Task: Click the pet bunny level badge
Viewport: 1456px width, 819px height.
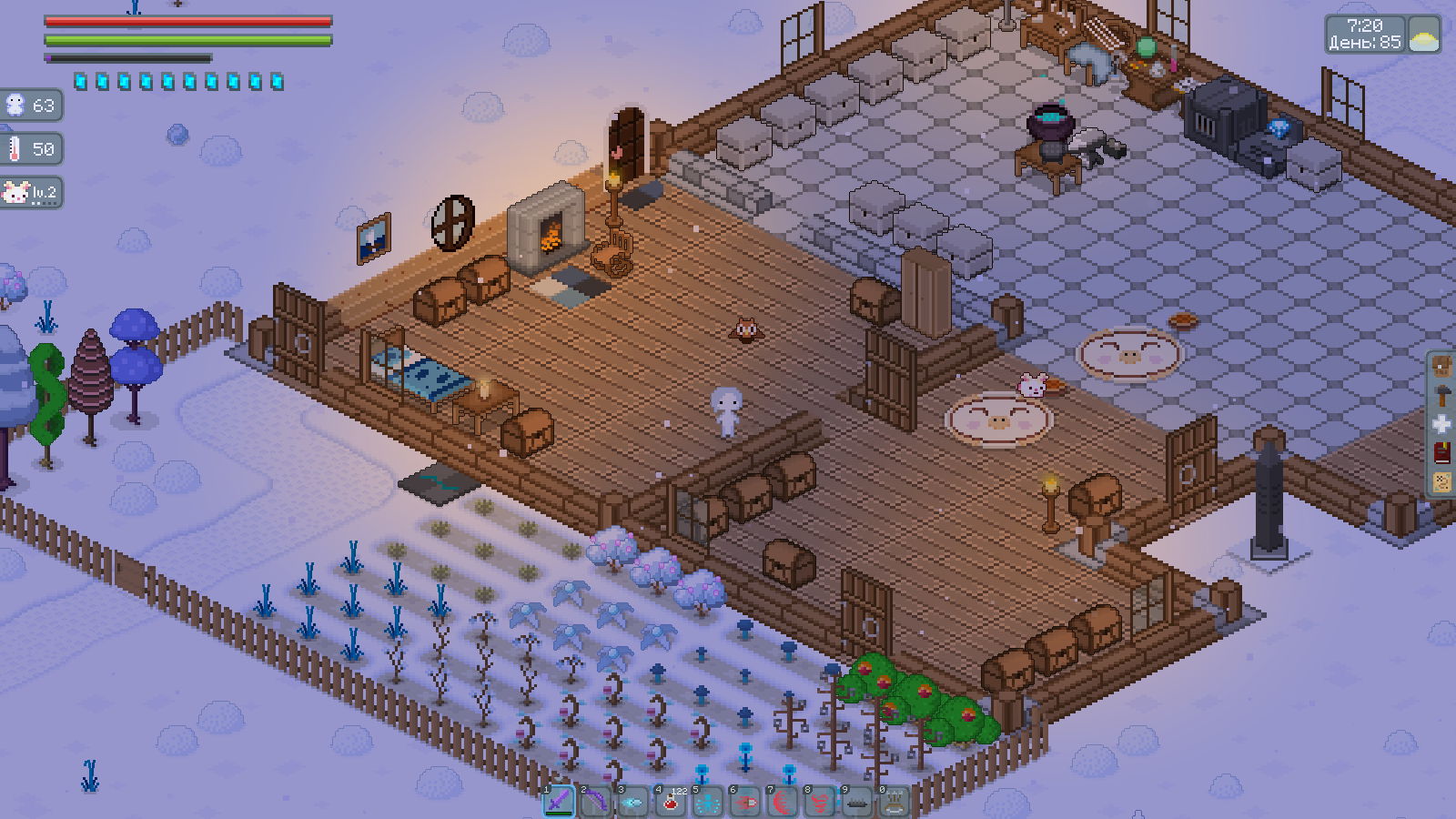Action: pos(31,192)
